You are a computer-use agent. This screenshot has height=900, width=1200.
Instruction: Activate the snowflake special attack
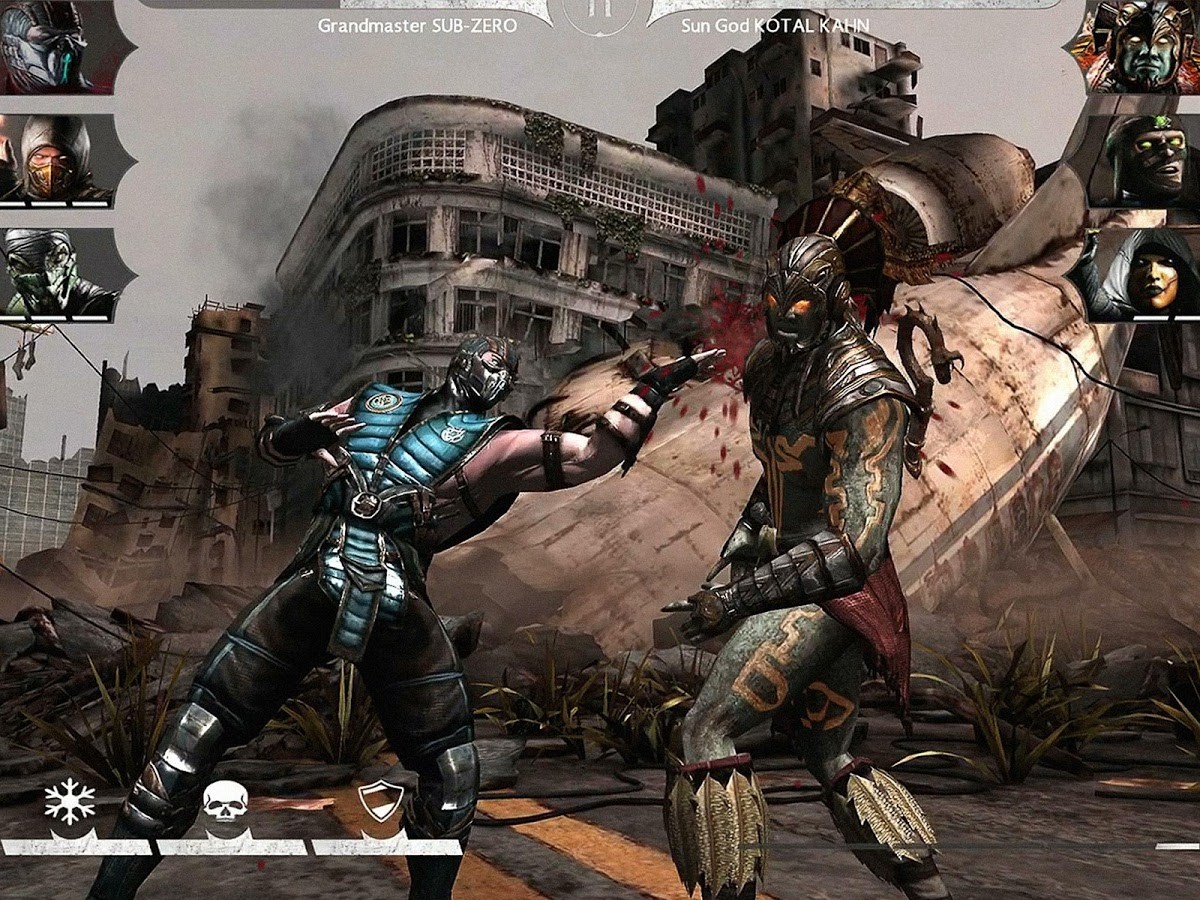tap(70, 803)
